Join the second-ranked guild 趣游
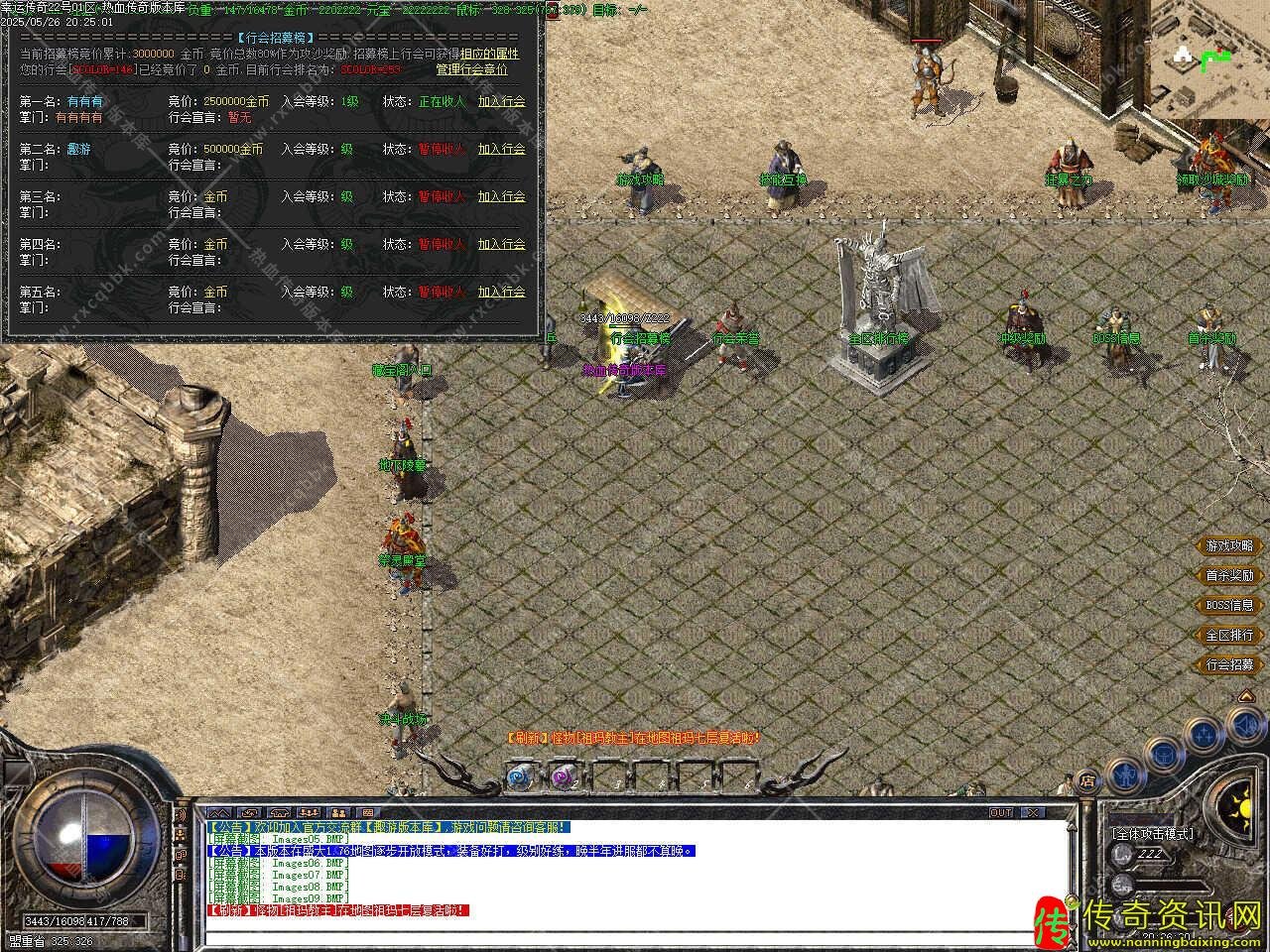 [x=501, y=149]
